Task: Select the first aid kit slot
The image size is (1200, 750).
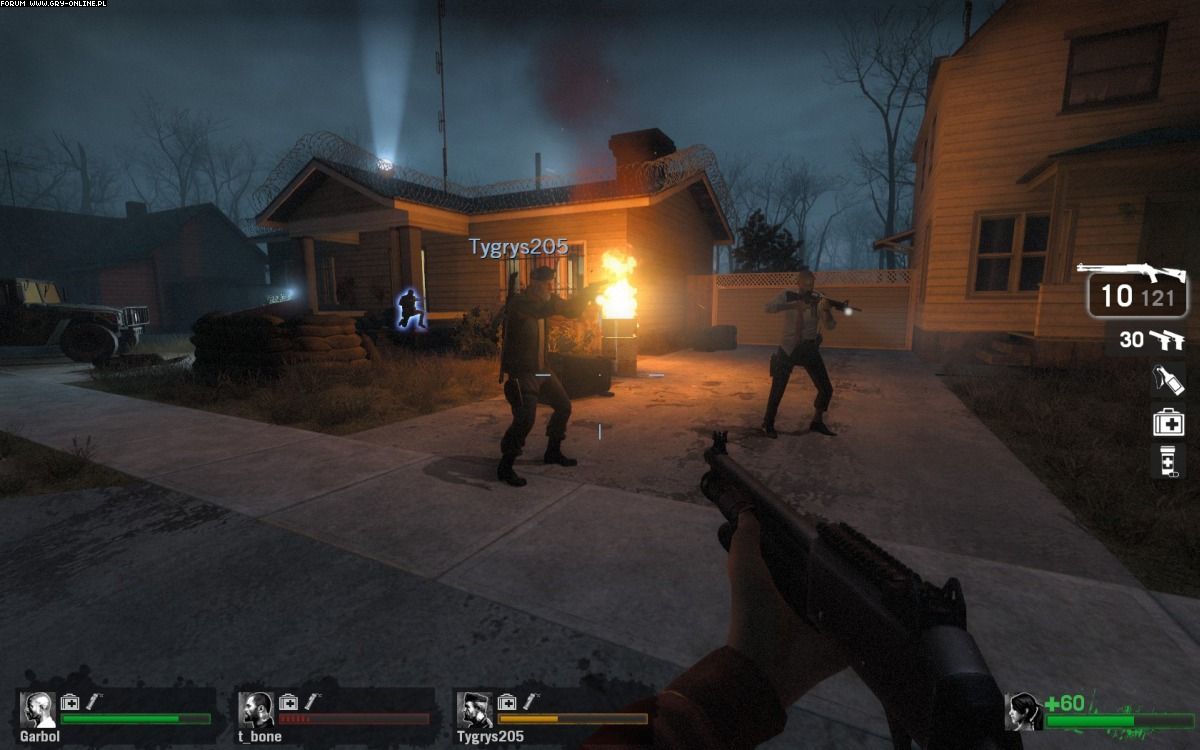Action: click(x=1168, y=422)
